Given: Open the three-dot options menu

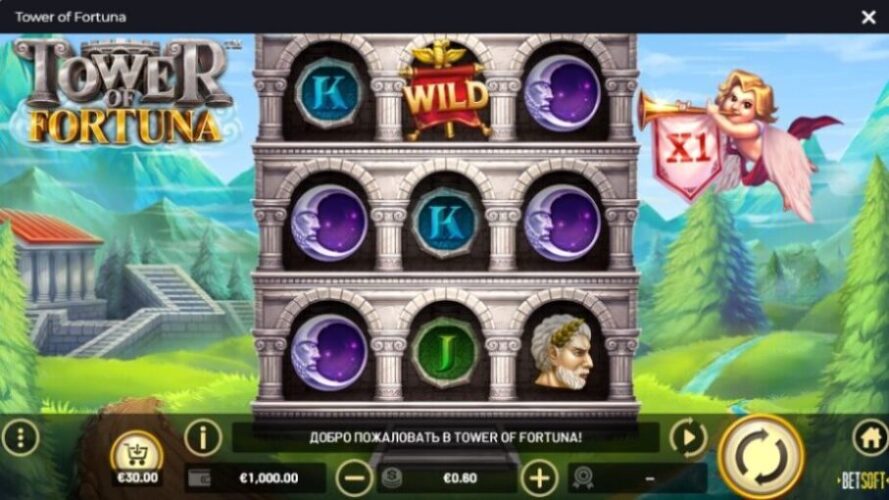Looking at the screenshot, I should [20, 437].
